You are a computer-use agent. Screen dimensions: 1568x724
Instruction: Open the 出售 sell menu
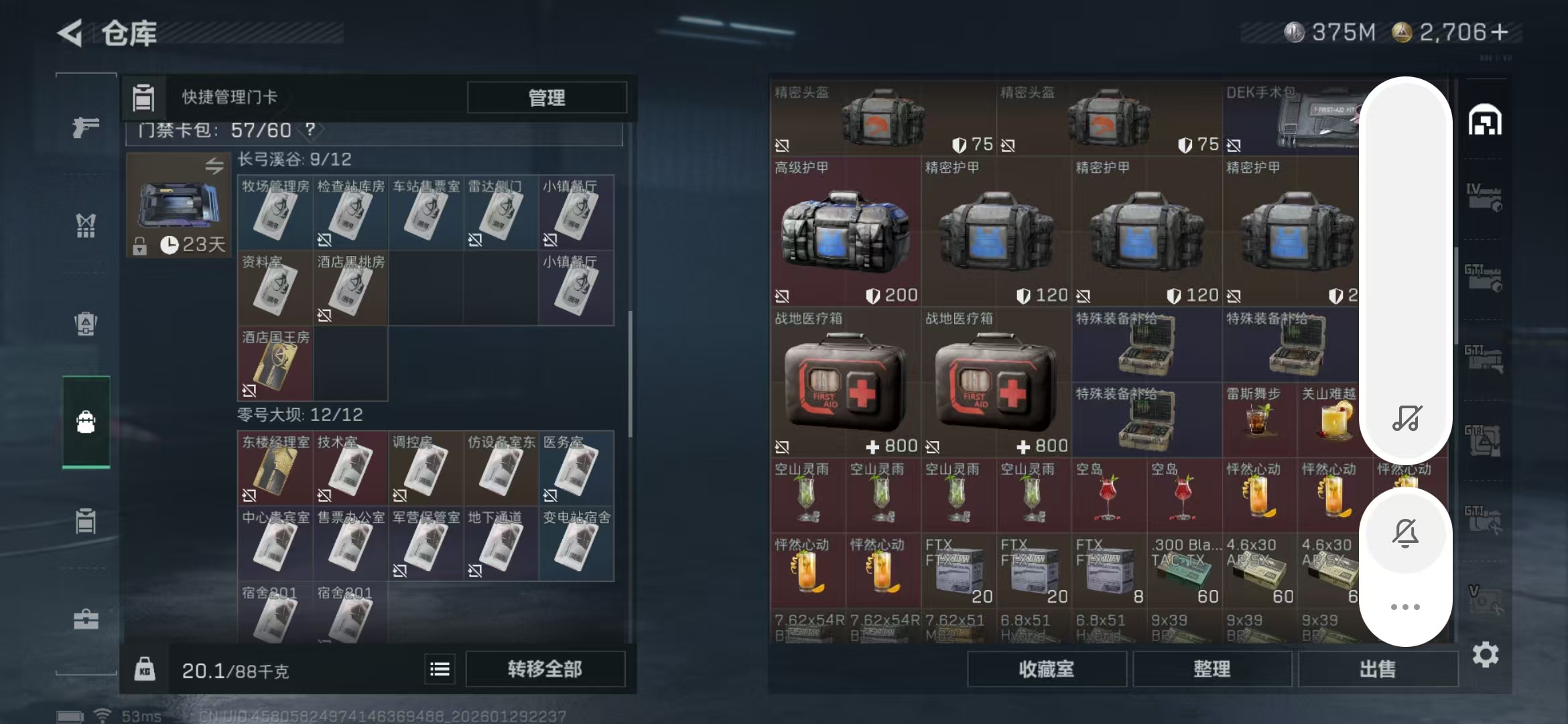[x=1378, y=669]
